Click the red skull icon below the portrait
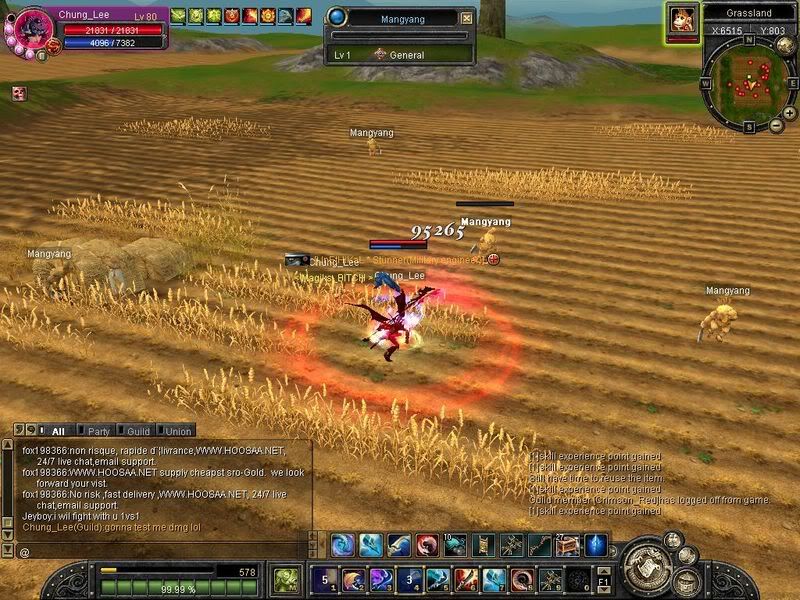Screen dimensions: 800x600 coord(19,93)
